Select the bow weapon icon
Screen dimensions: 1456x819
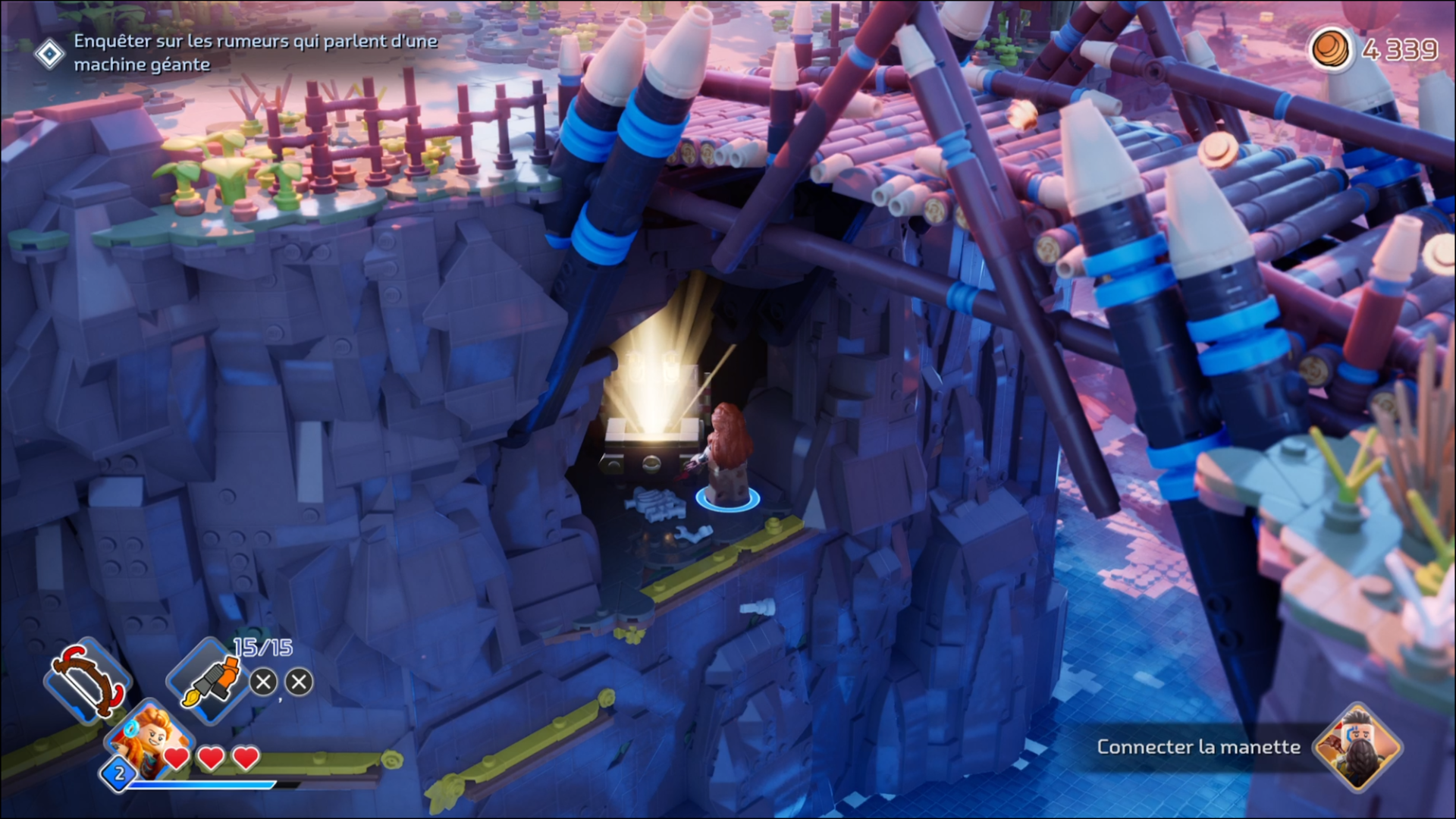(88, 679)
